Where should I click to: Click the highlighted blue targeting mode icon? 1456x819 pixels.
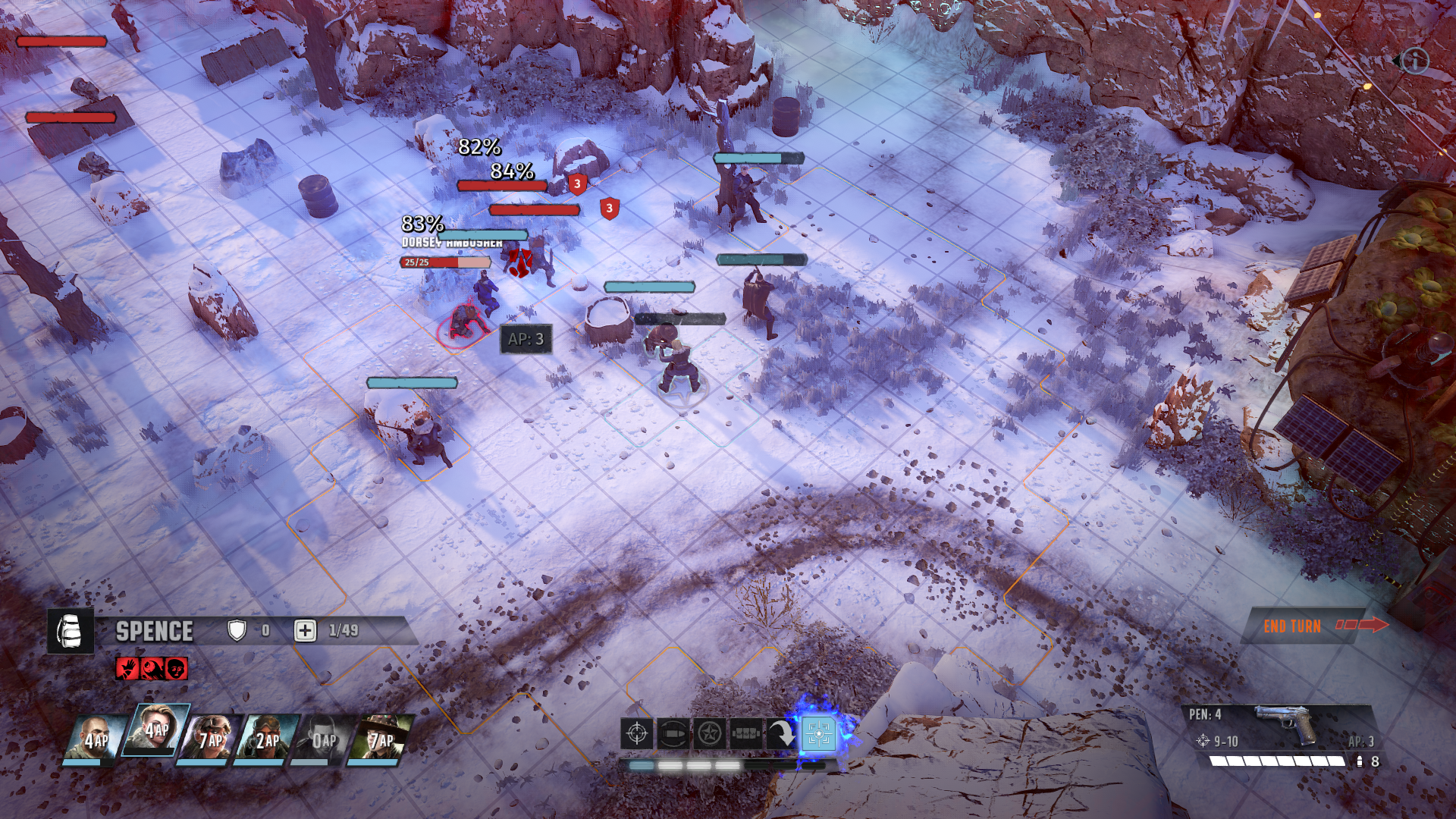point(819,733)
